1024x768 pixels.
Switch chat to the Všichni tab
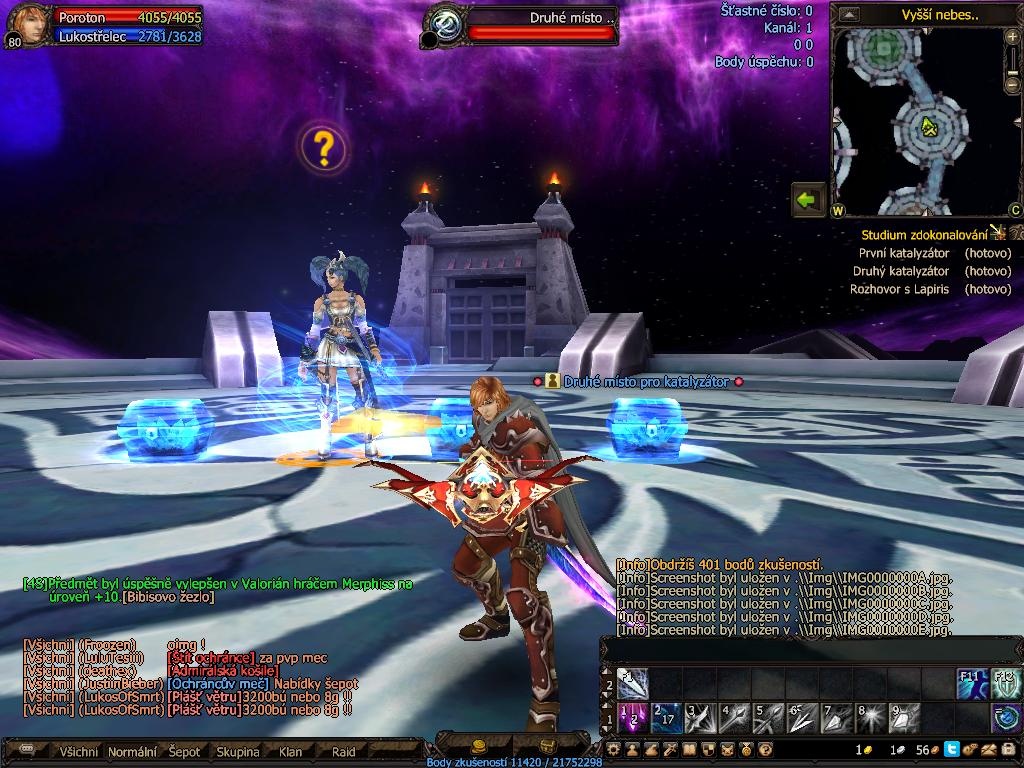(79, 752)
